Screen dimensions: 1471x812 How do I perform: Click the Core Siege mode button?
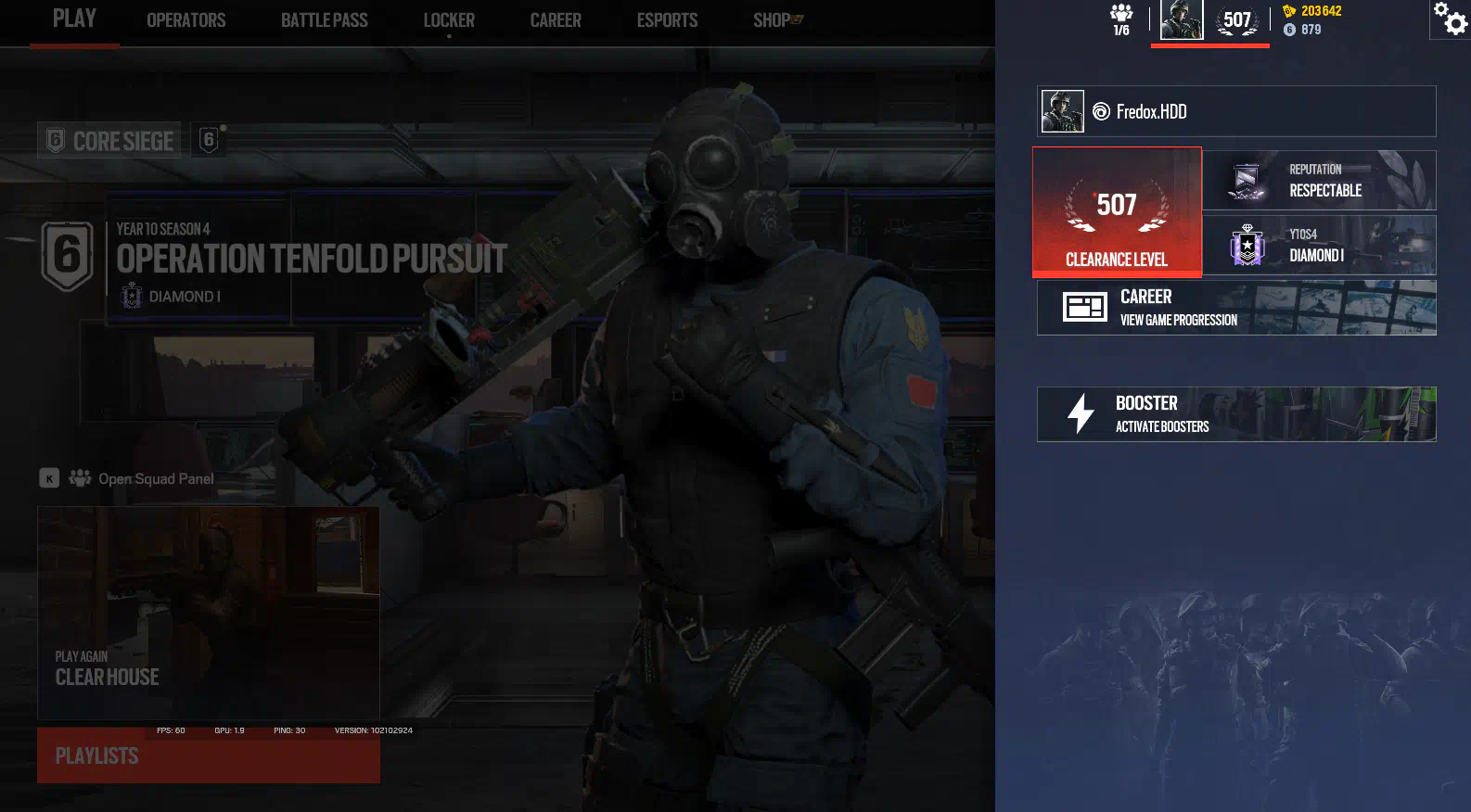(109, 141)
